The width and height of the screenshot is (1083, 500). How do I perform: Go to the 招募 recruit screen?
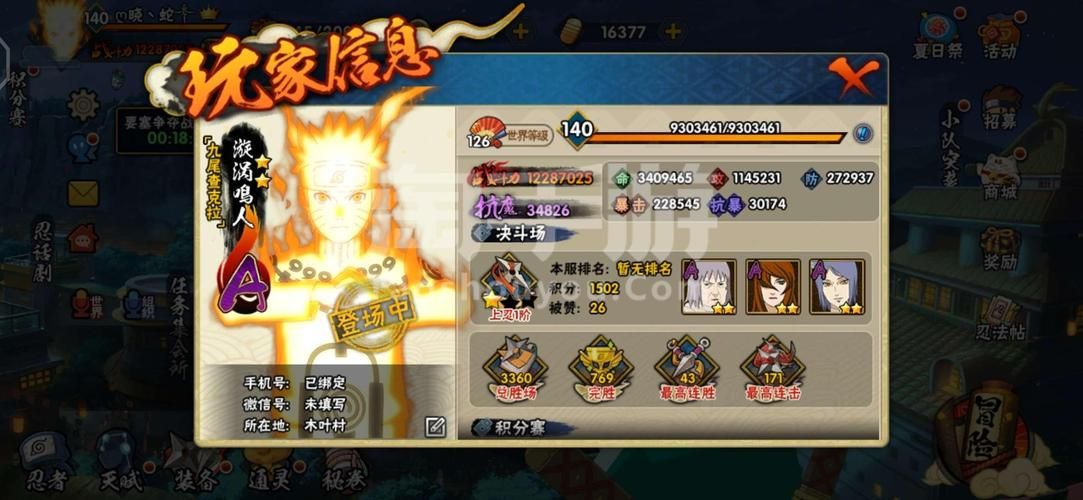[1001, 108]
